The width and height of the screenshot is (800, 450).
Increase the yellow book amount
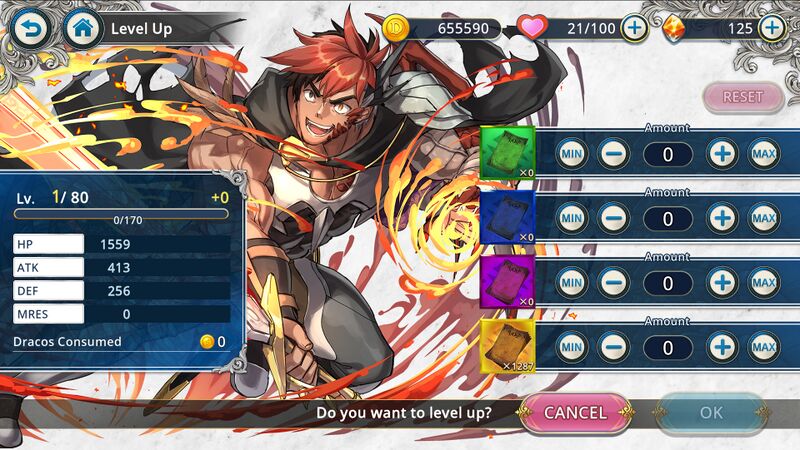tap(722, 347)
